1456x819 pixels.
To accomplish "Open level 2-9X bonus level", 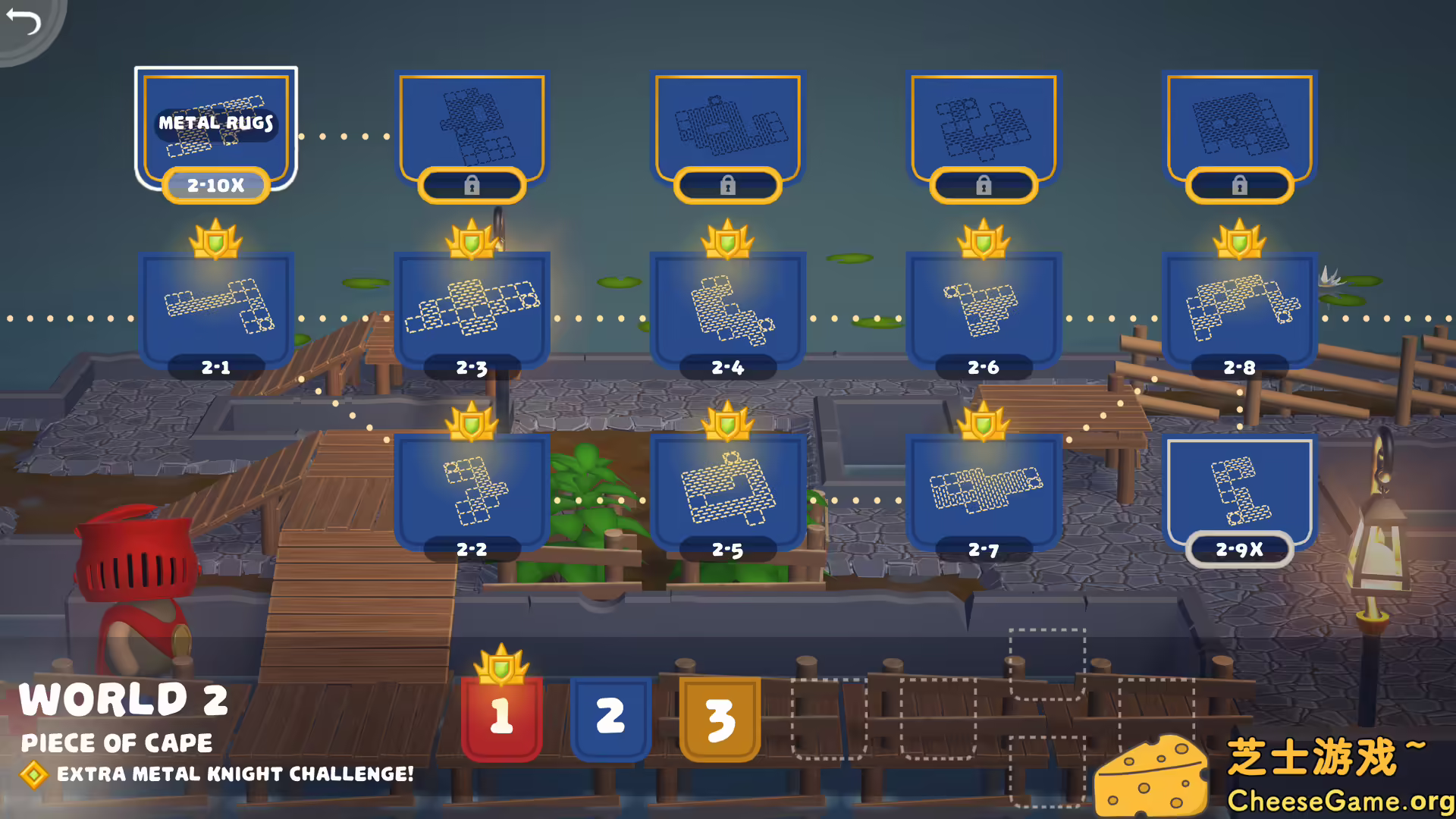I will (x=1240, y=497).
